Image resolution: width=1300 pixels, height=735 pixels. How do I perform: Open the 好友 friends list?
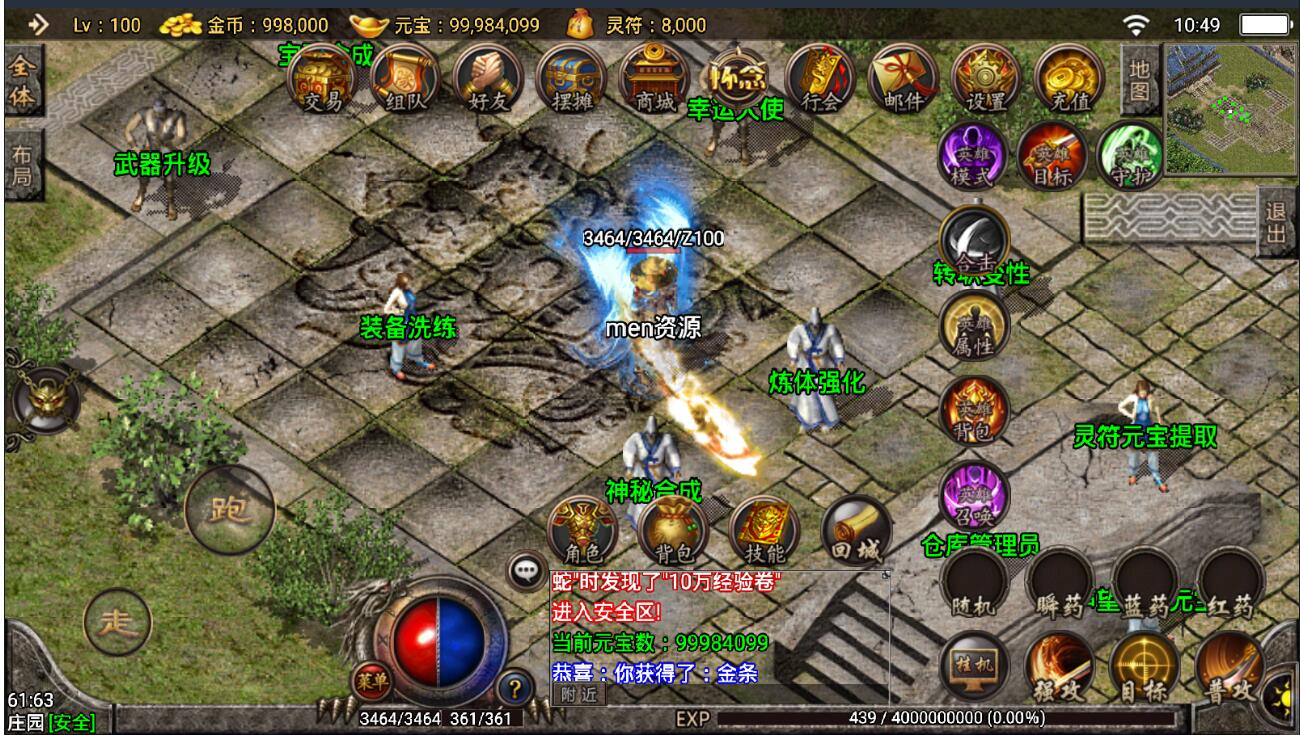tap(488, 79)
